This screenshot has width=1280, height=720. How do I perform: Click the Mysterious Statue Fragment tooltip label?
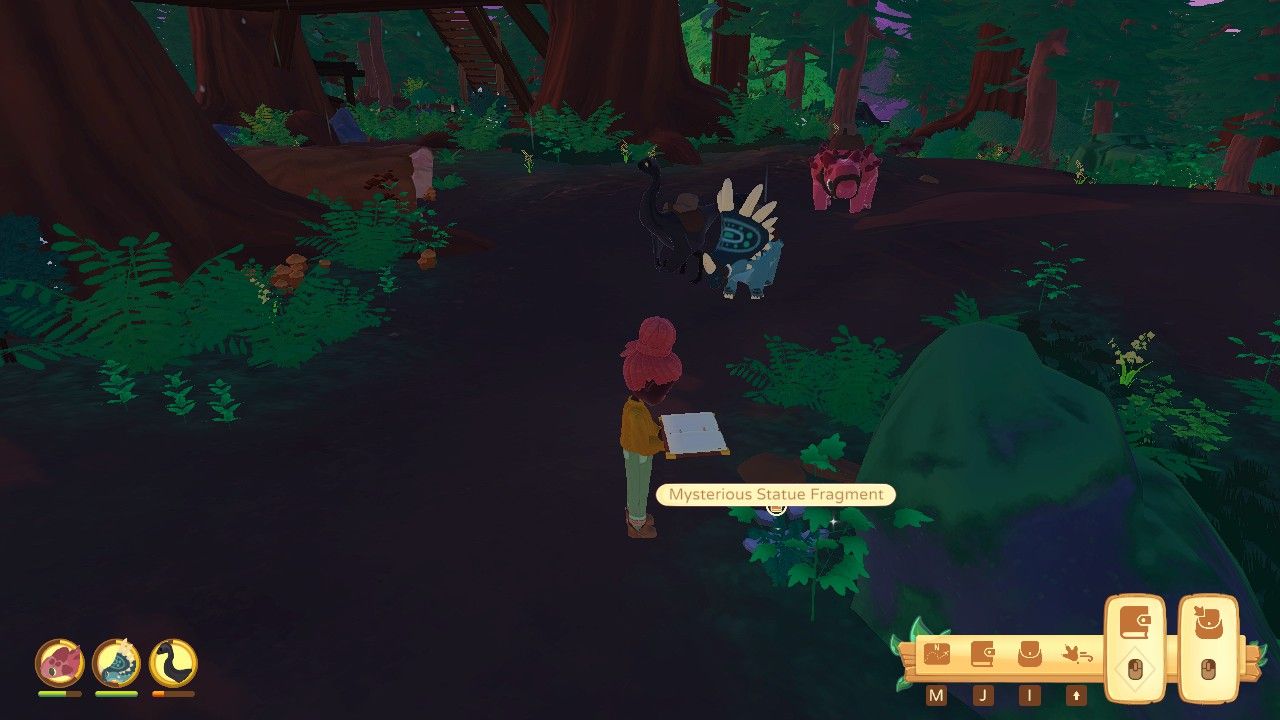(x=775, y=494)
